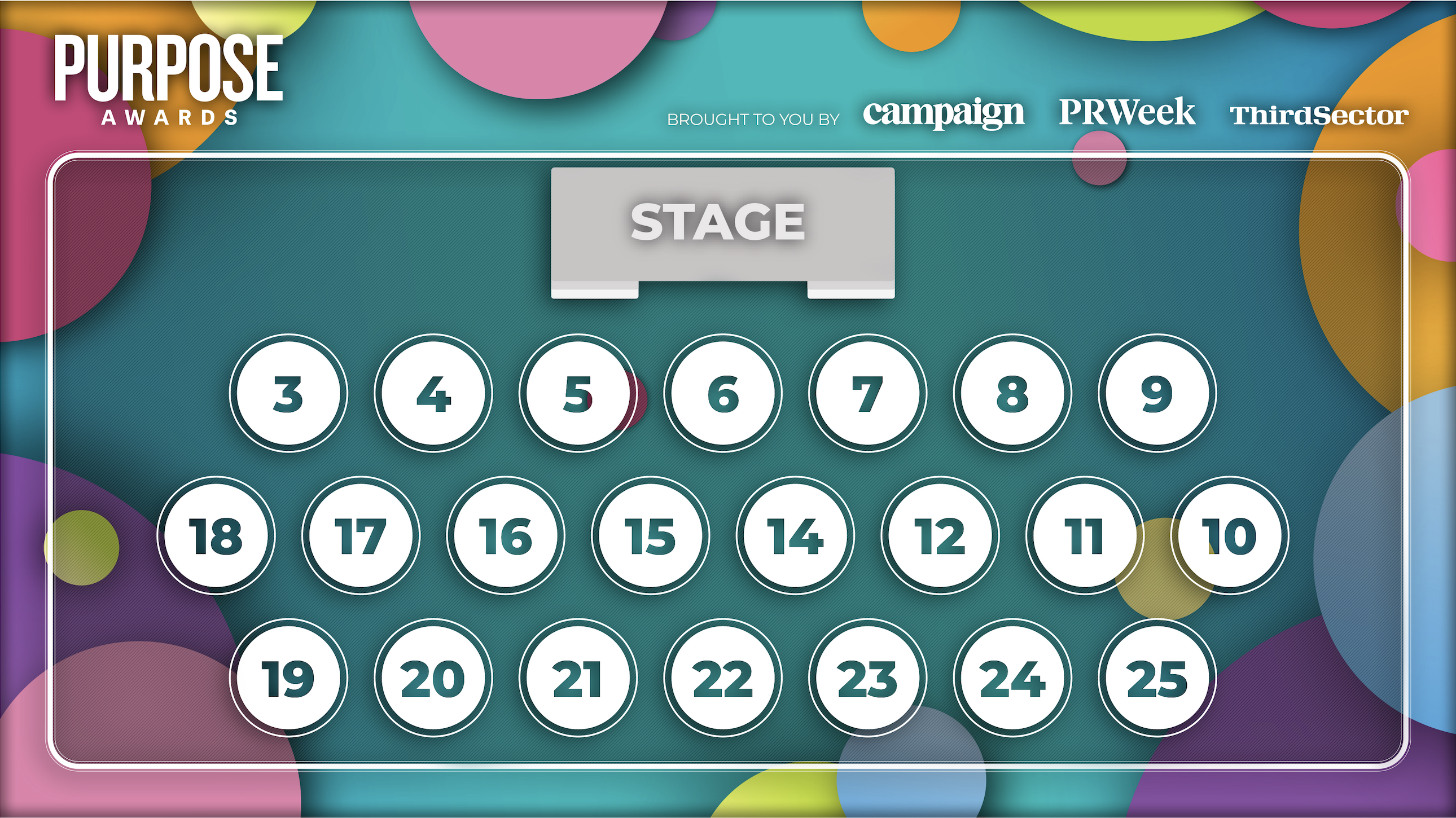Click table number 5

tap(578, 393)
